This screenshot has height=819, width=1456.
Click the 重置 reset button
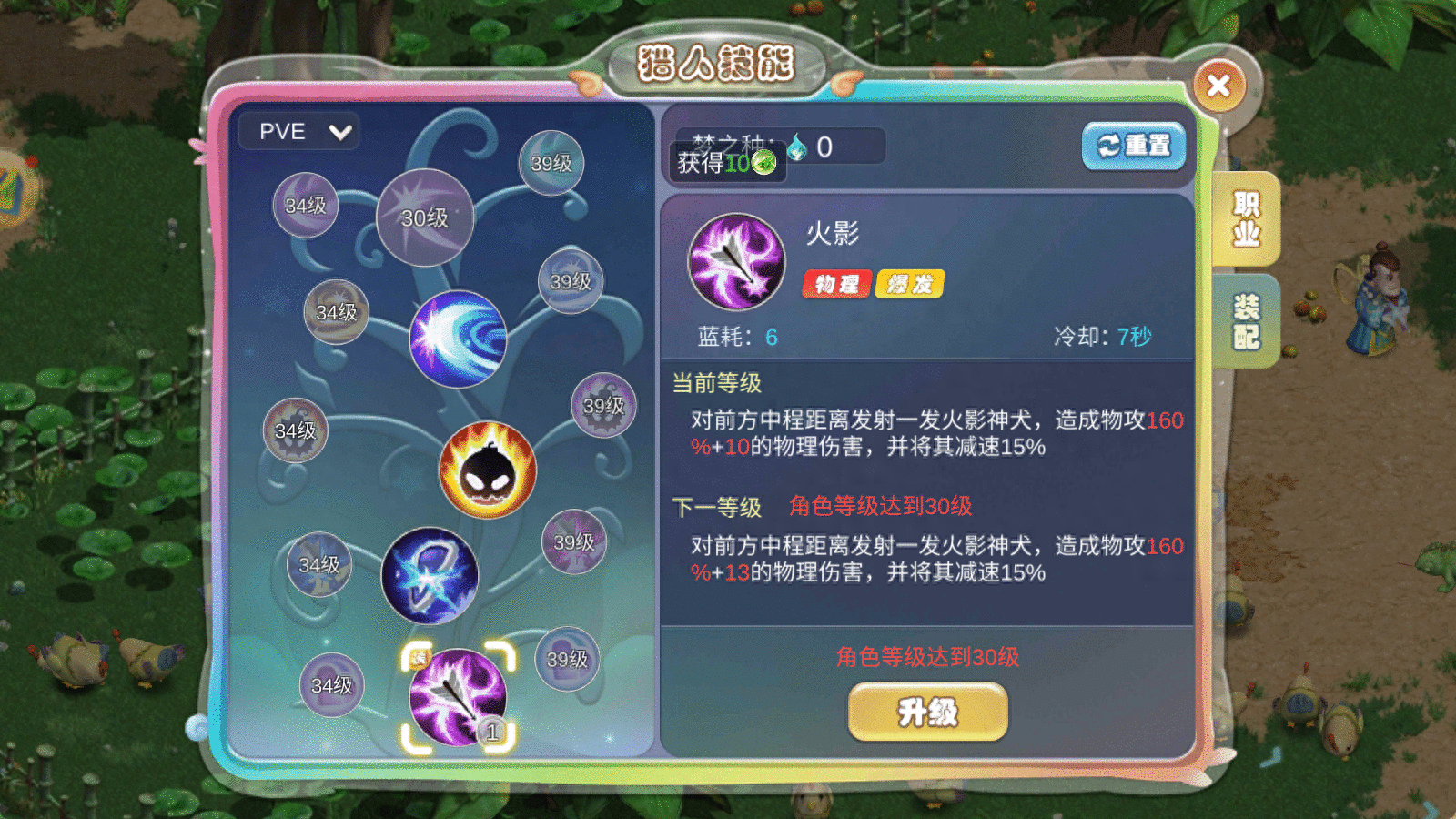tap(1133, 146)
